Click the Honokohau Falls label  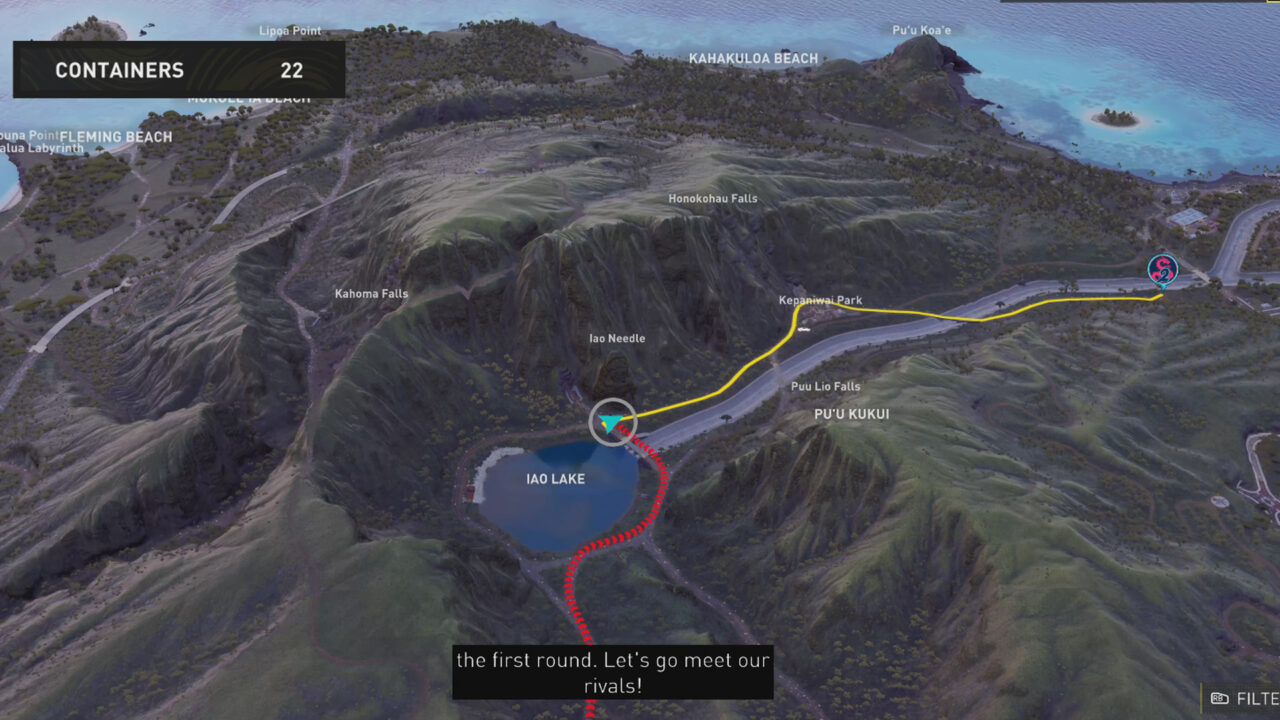pos(715,197)
